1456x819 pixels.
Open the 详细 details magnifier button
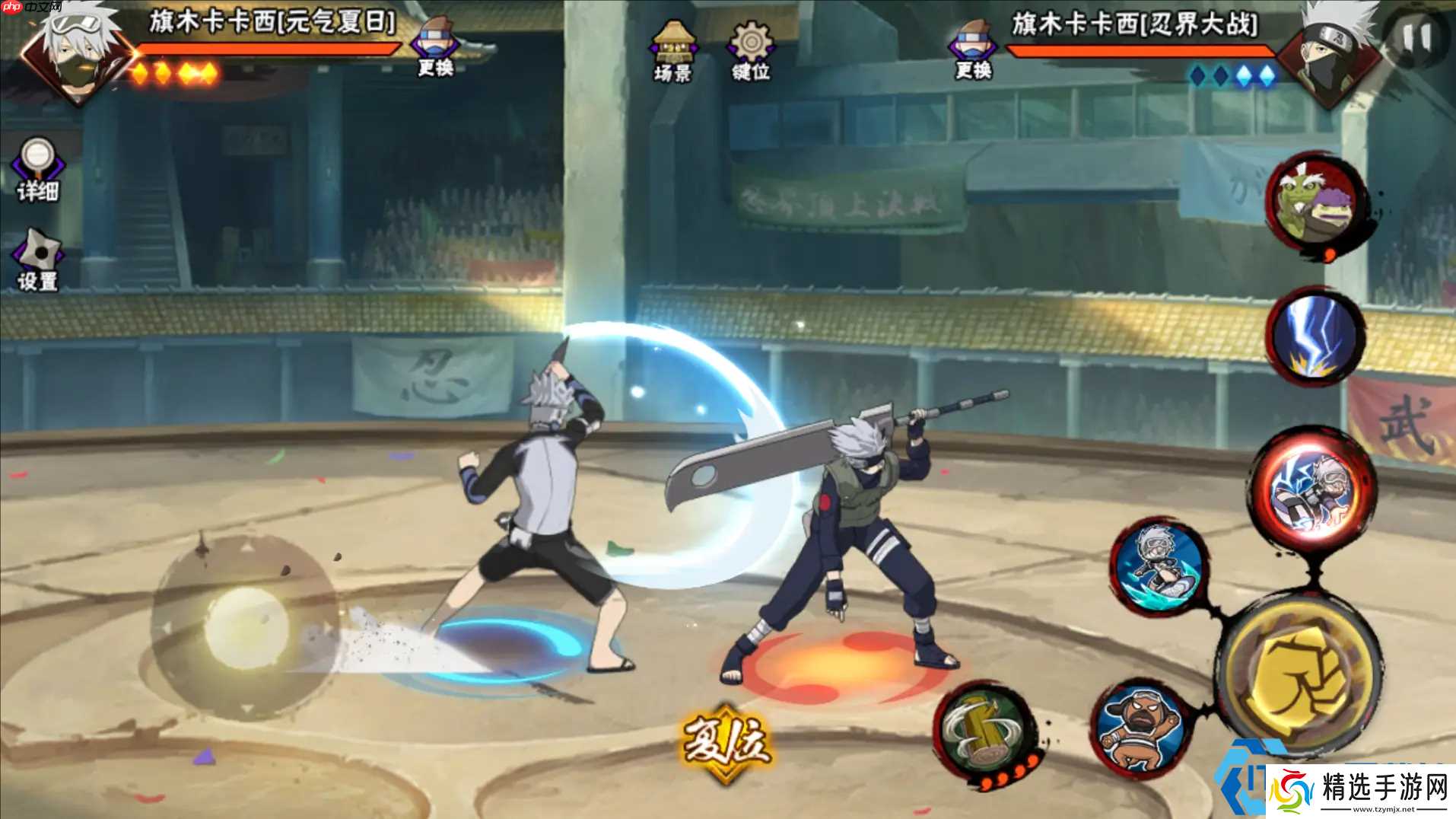coord(37,170)
